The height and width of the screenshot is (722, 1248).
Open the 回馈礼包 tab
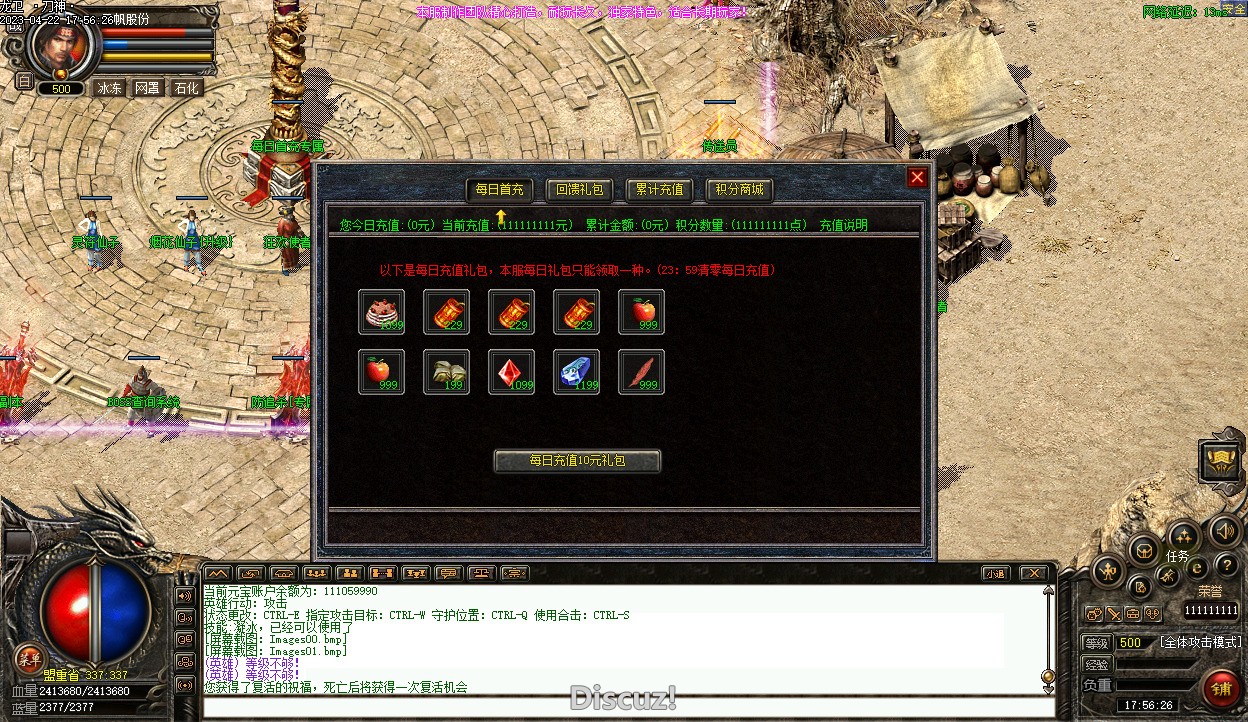(x=580, y=190)
